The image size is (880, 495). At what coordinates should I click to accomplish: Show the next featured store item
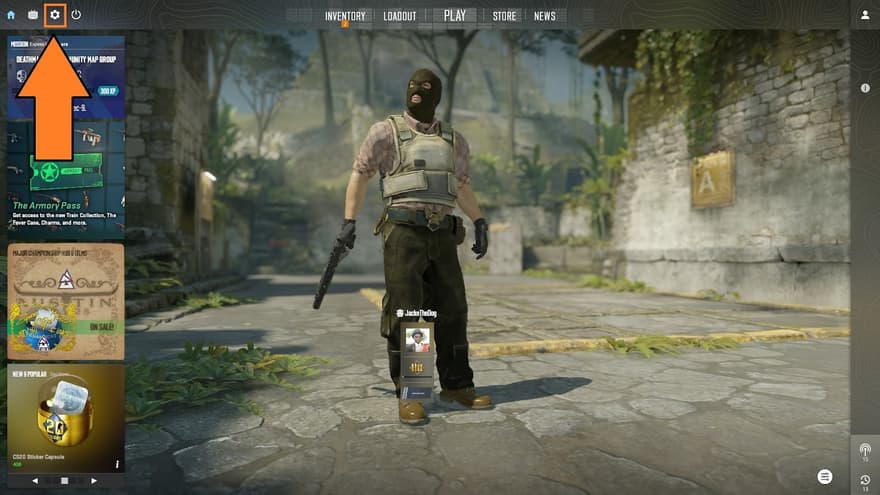coord(94,481)
